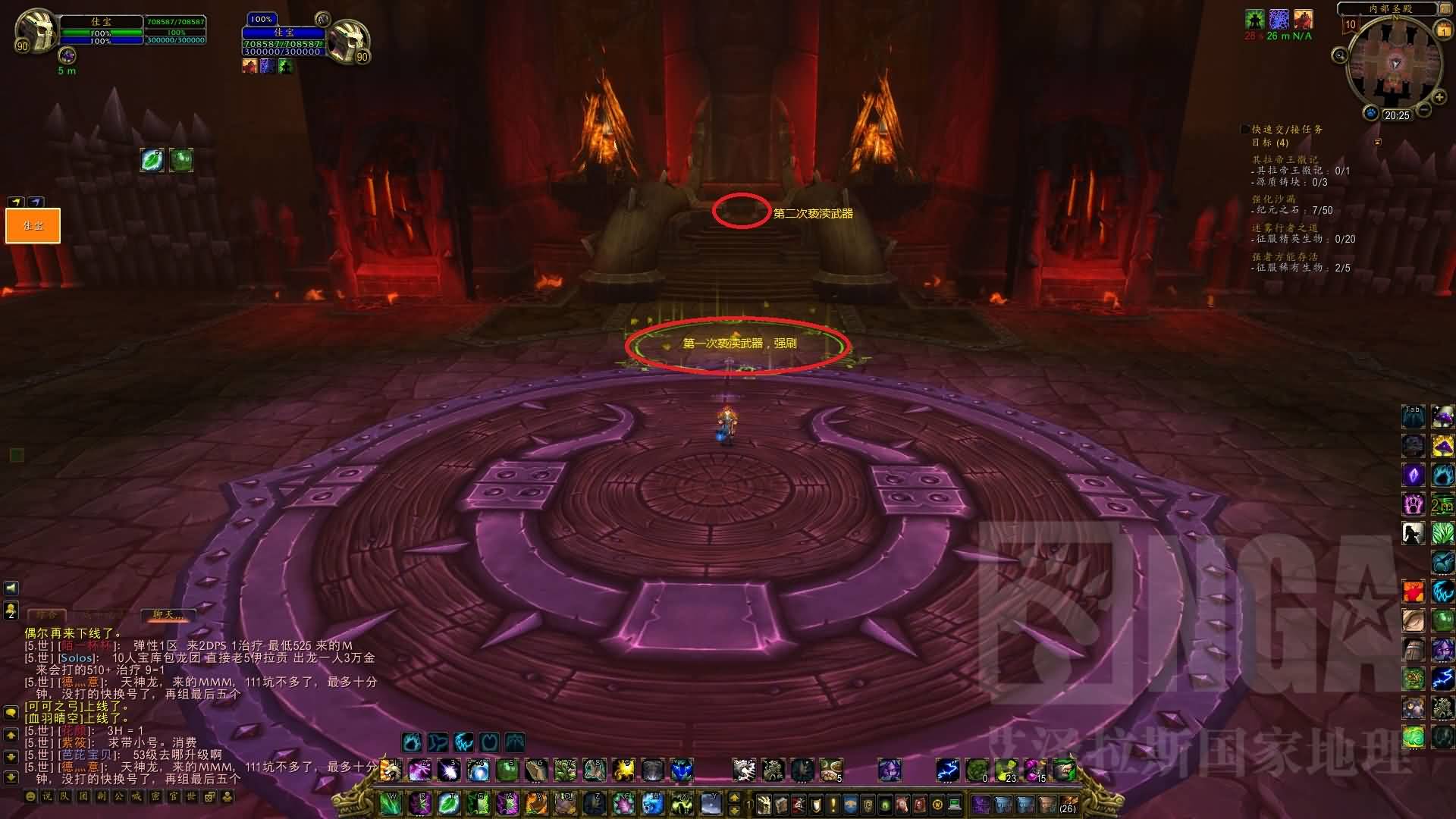Select the 其拉帝王徽记 quest in tracker
The image size is (1456, 819).
(x=1285, y=159)
